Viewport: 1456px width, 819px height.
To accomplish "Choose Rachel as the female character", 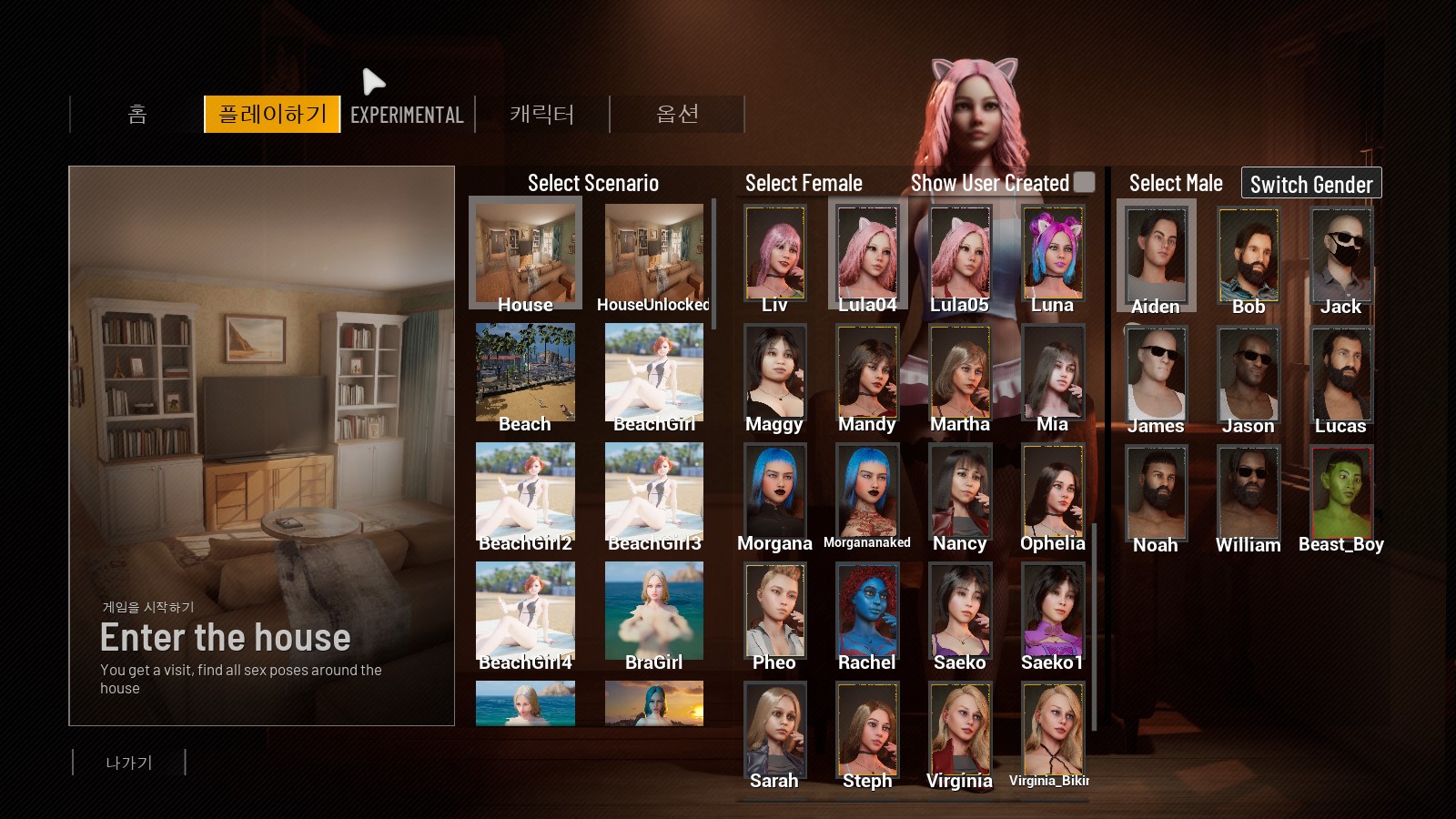I will pyautogui.click(x=867, y=611).
